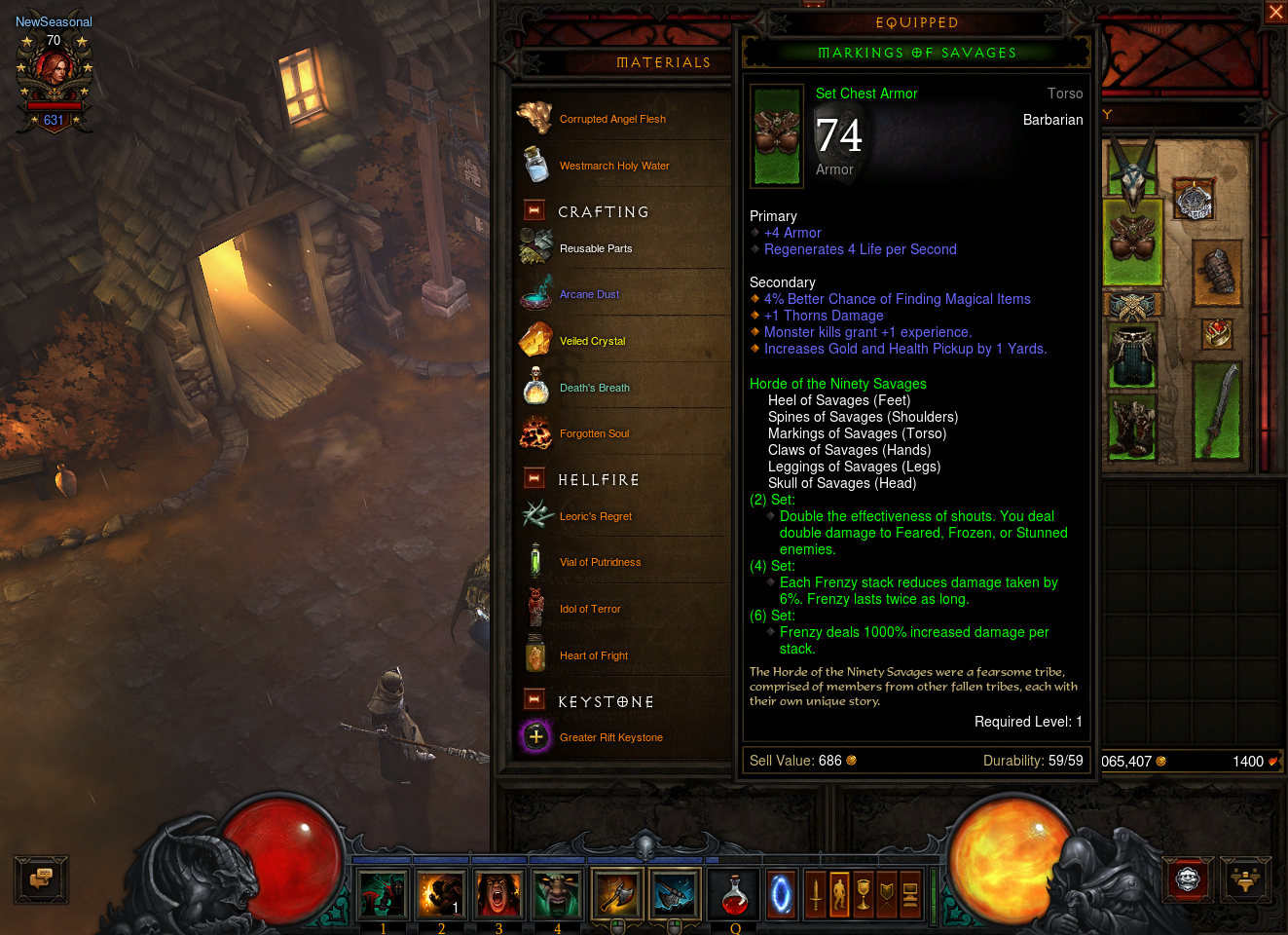Viewport: 1288px width, 935px height.
Task: Open the blue town portal
Action: point(781,894)
